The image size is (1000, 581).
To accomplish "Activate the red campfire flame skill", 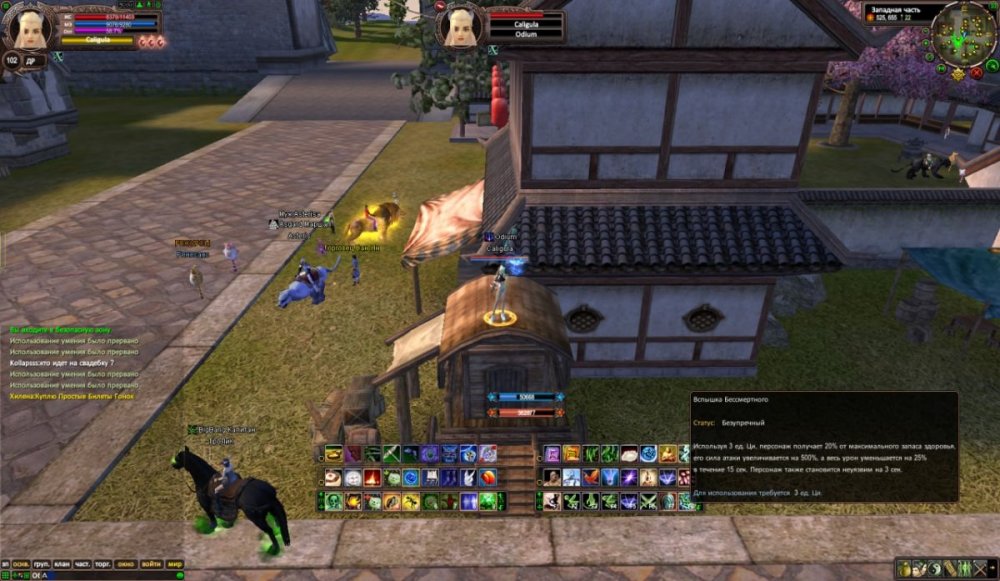I will pos(372,478).
